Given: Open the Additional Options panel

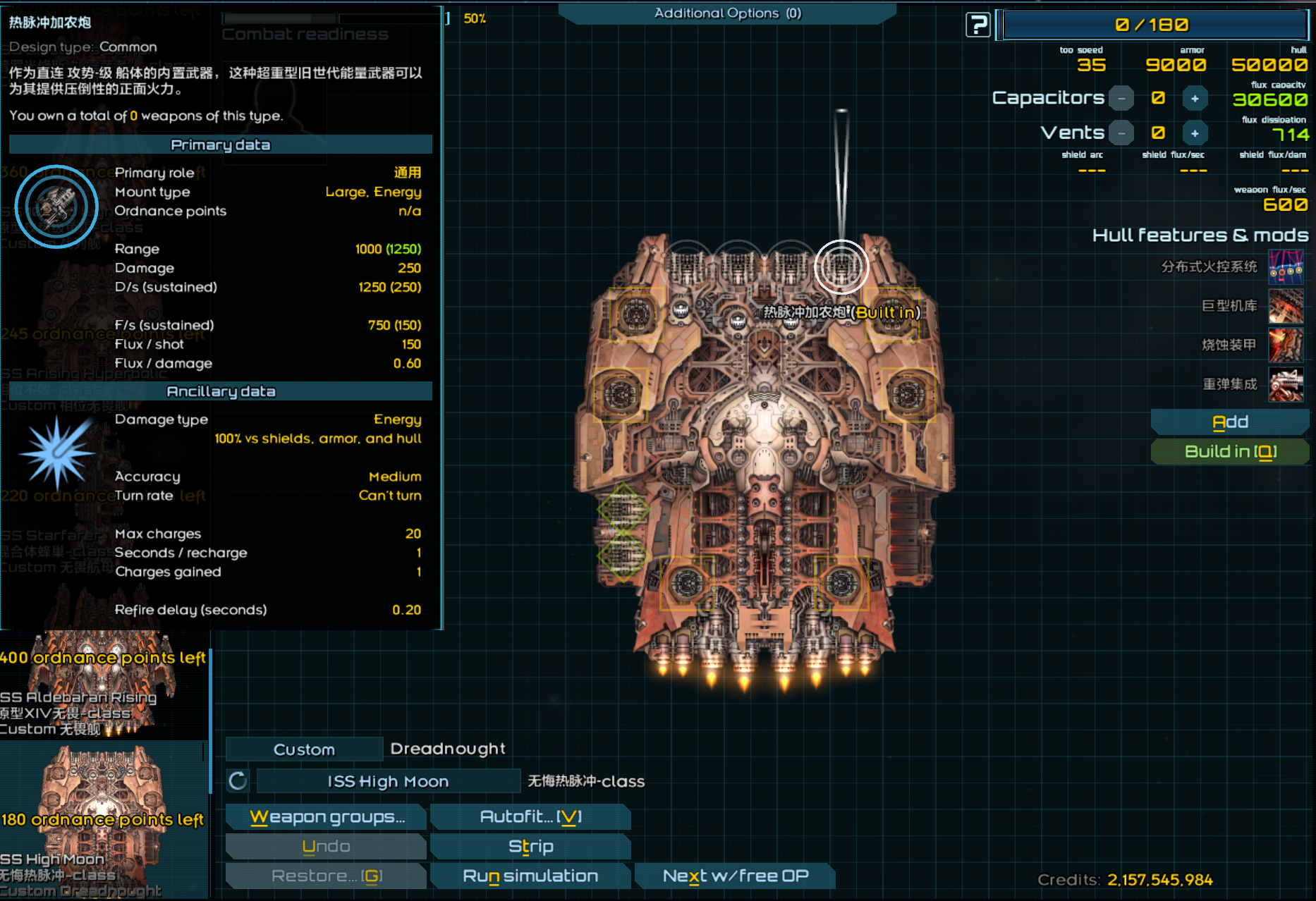Looking at the screenshot, I should pyautogui.click(x=727, y=13).
